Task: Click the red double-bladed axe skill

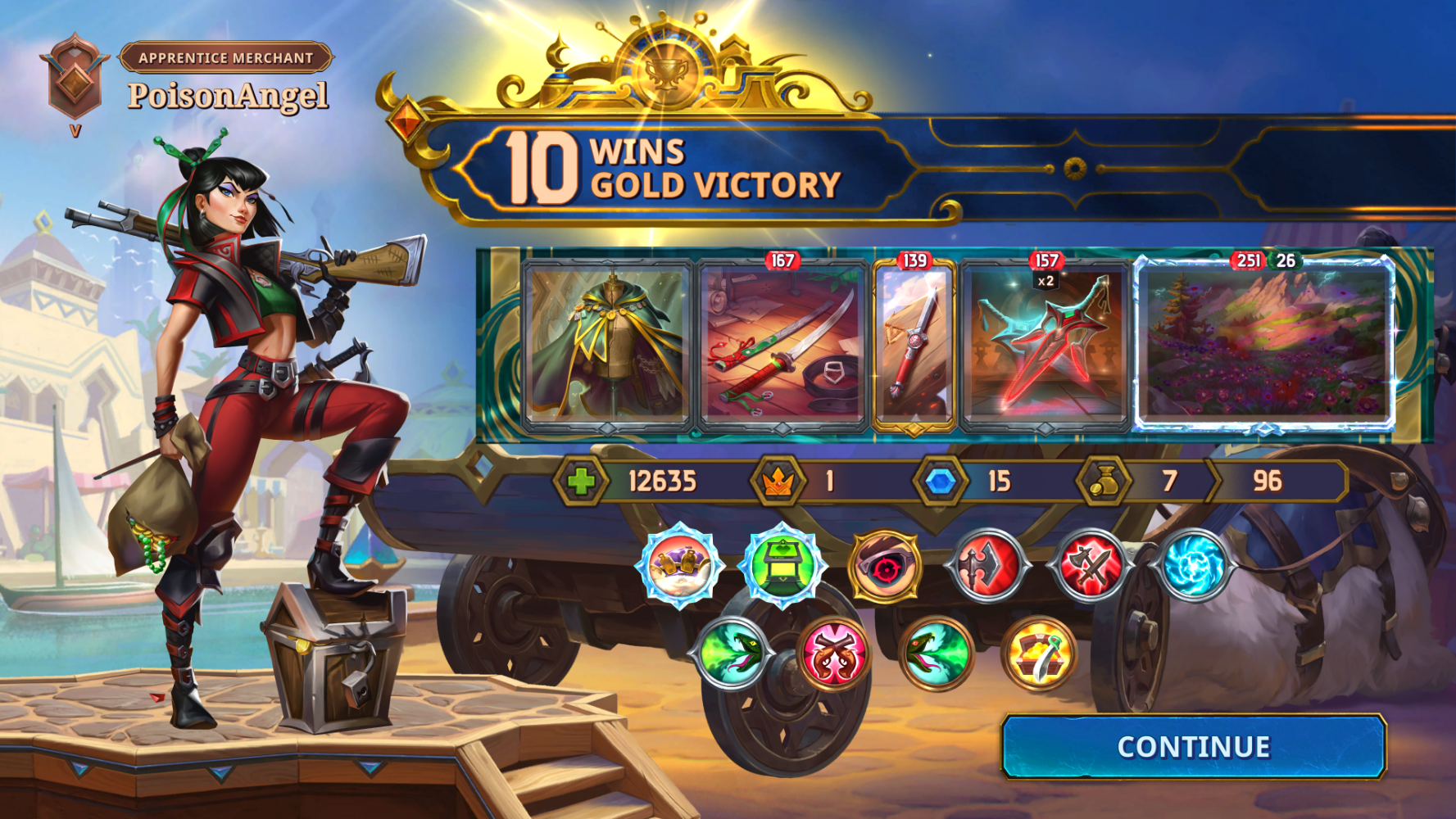Action: tap(988, 566)
